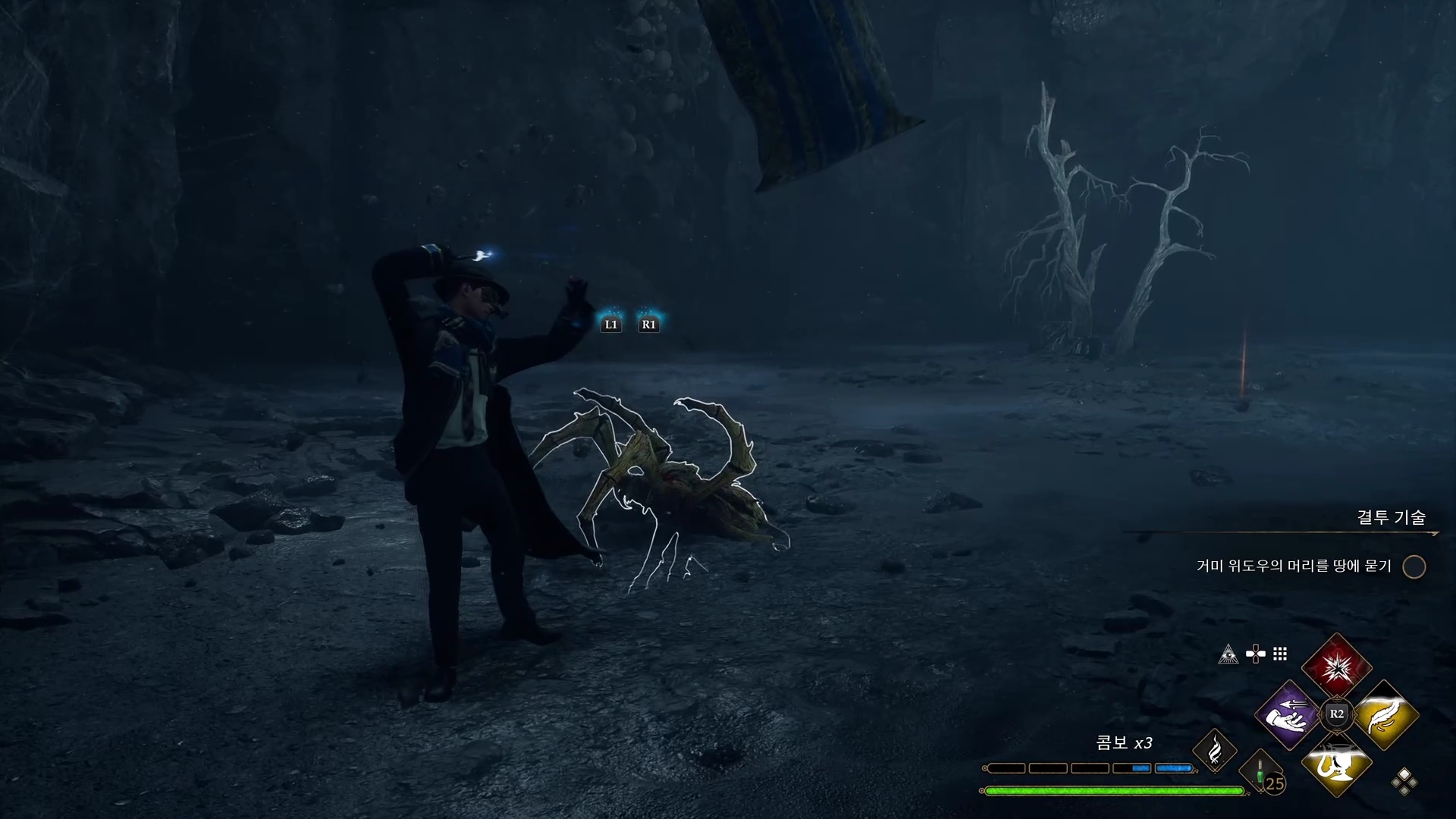Click the nine-dot grid icon
Image resolution: width=1456 pixels, height=819 pixels.
click(1280, 654)
